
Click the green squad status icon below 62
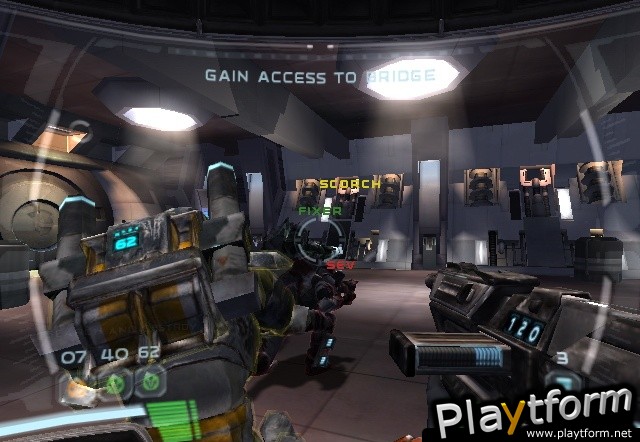(152, 380)
